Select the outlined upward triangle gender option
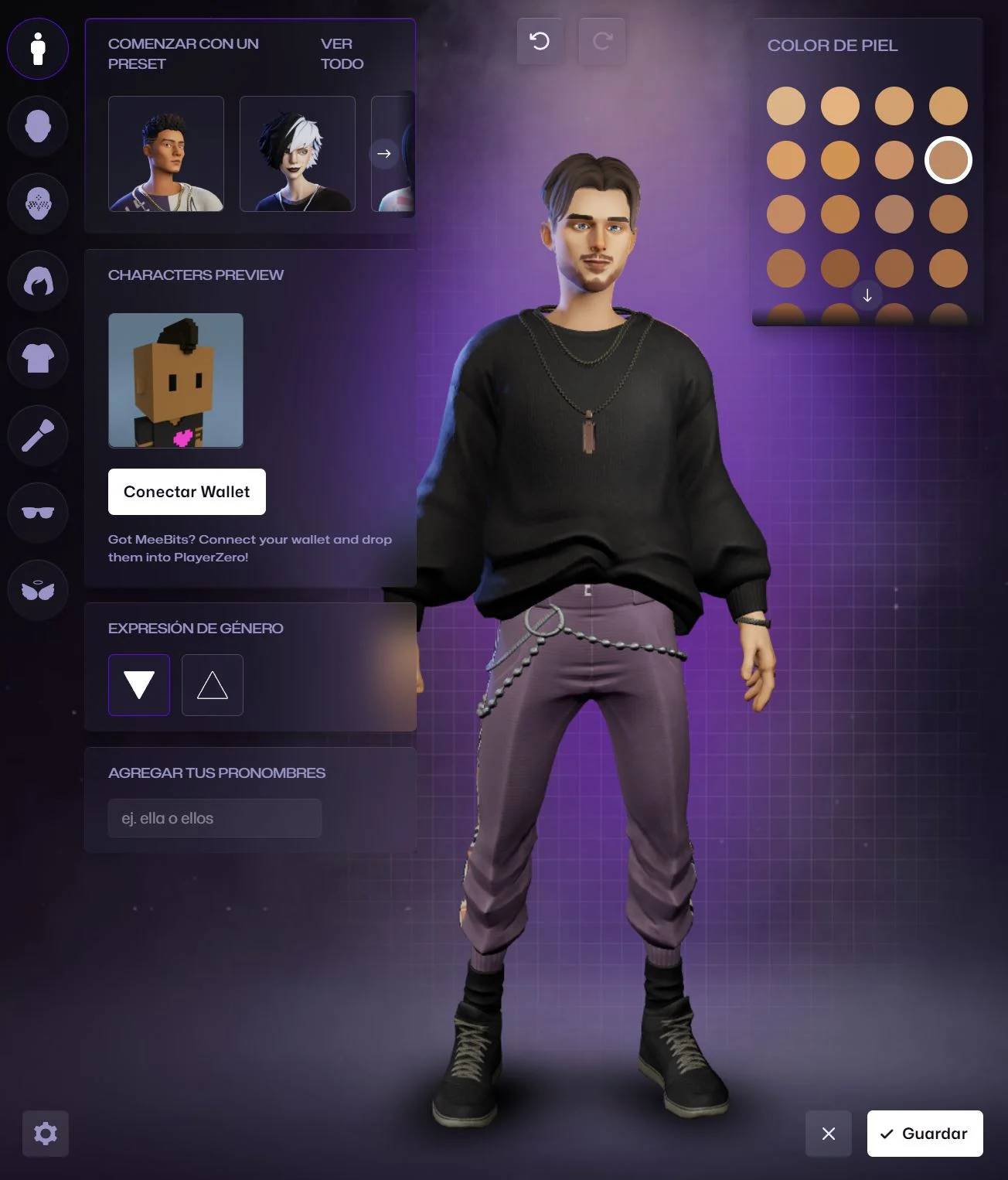This screenshot has height=1180, width=1008. (x=213, y=685)
